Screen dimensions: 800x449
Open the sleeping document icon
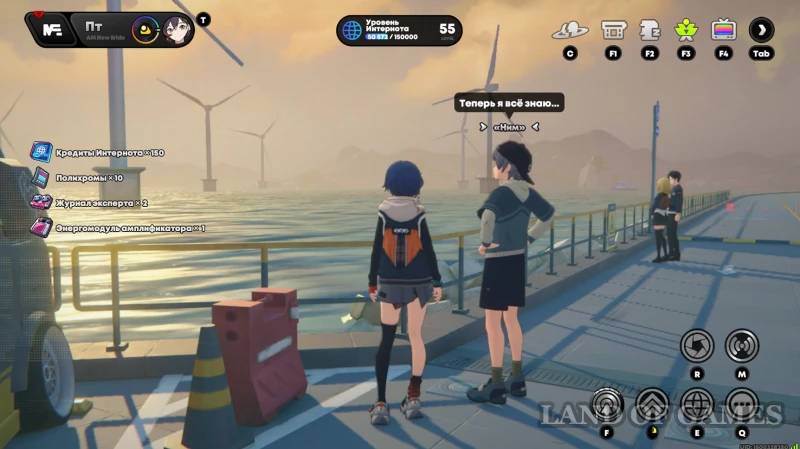649,30
